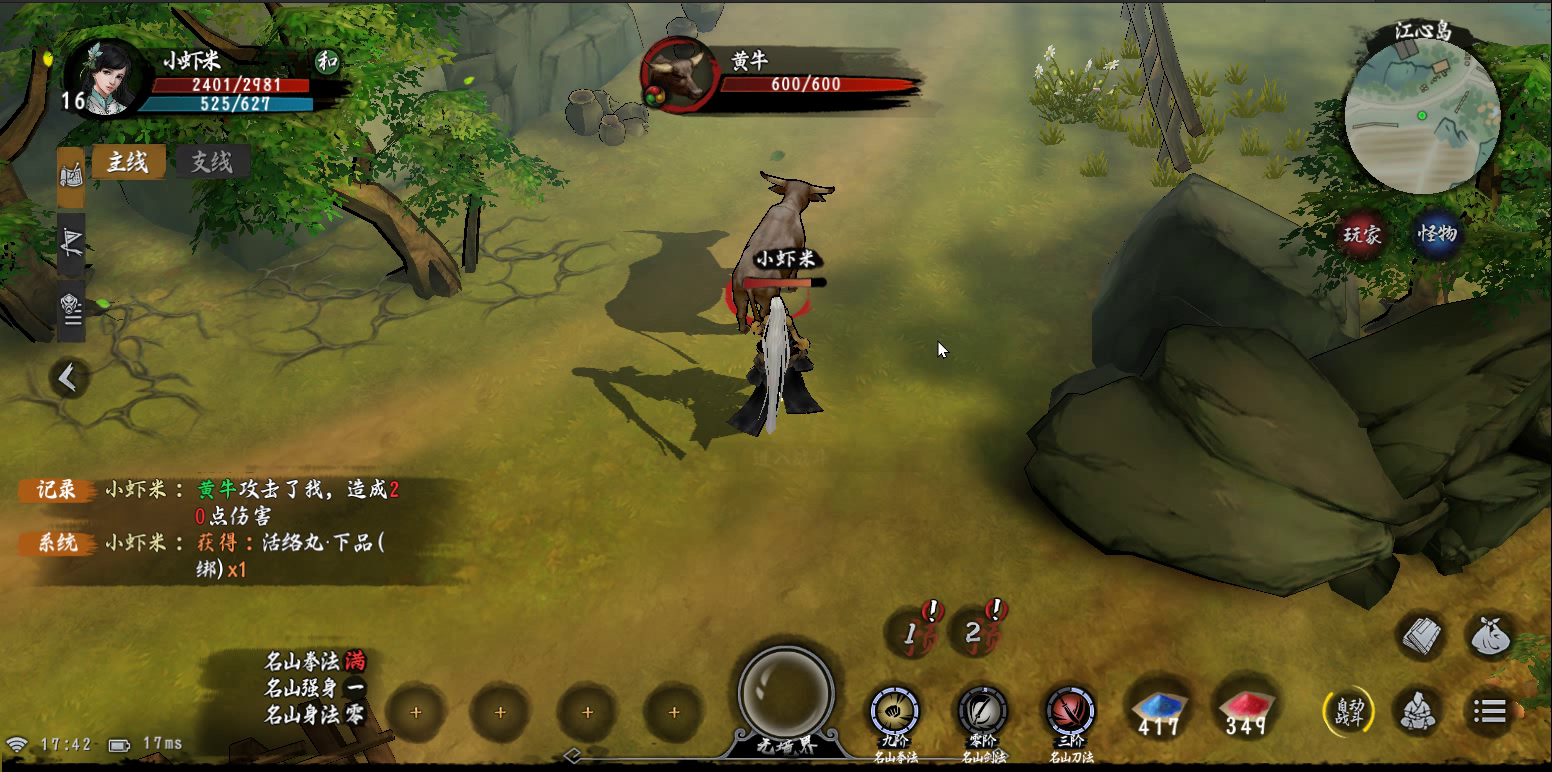Activate the 名山刀法 blade skill
This screenshot has width=1552, height=772.
[x=1070, y=712]
